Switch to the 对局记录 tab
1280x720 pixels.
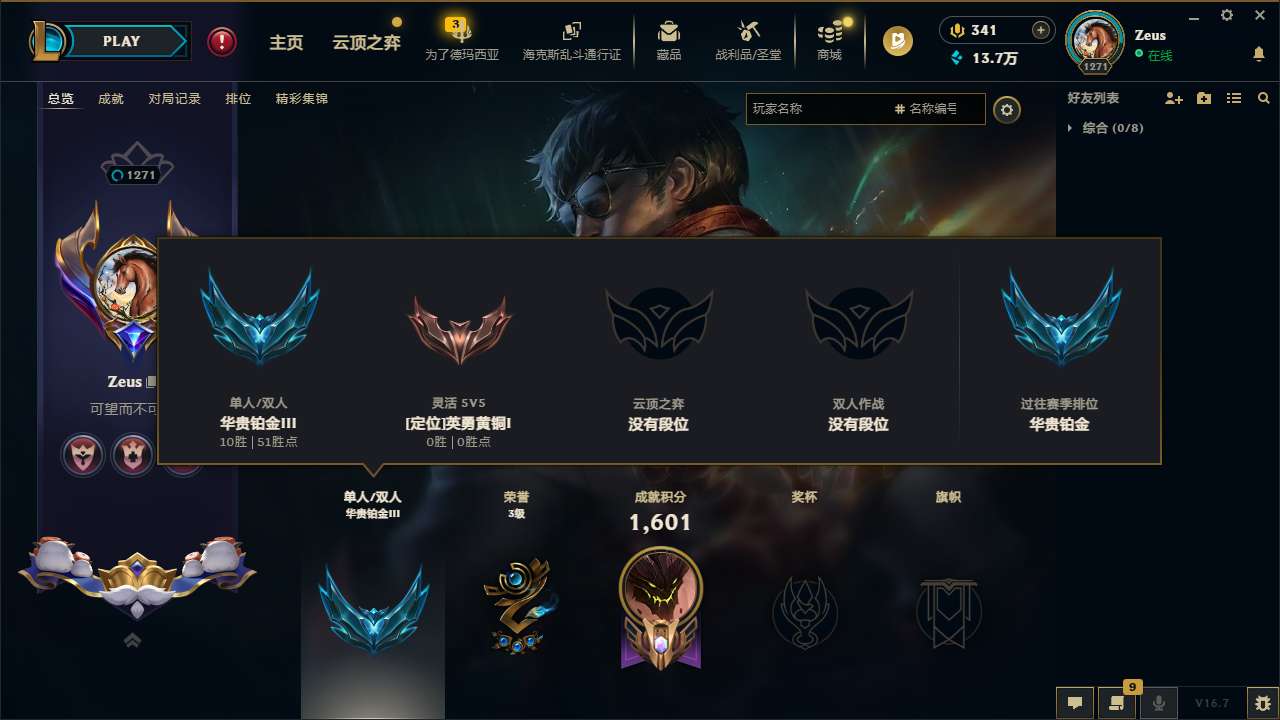175,99
